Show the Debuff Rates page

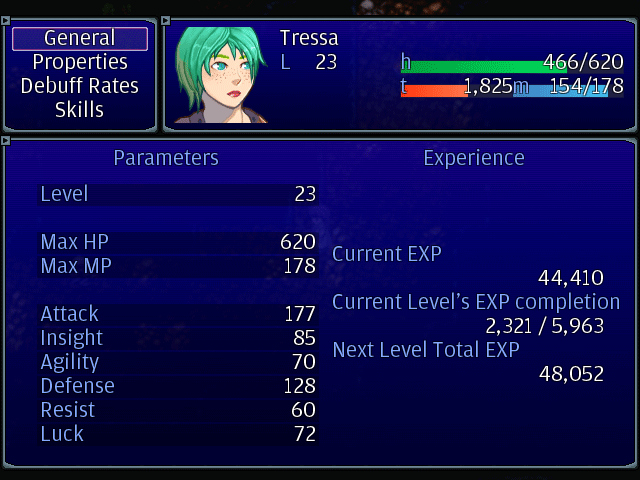tap(80, 86)
